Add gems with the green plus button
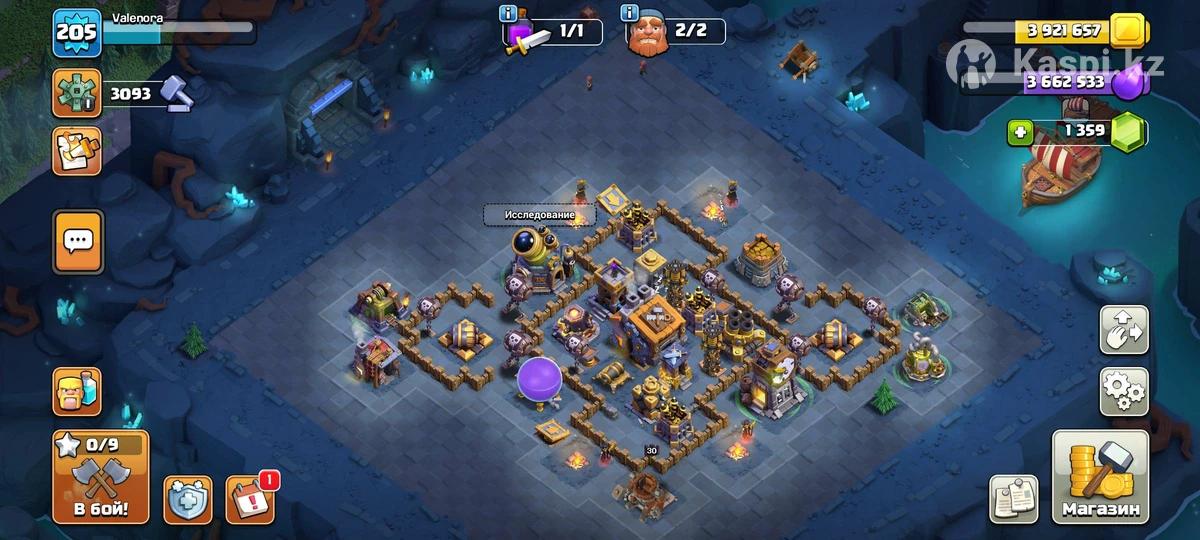The image size is (1200, 540). click(x=1018, y=131)
